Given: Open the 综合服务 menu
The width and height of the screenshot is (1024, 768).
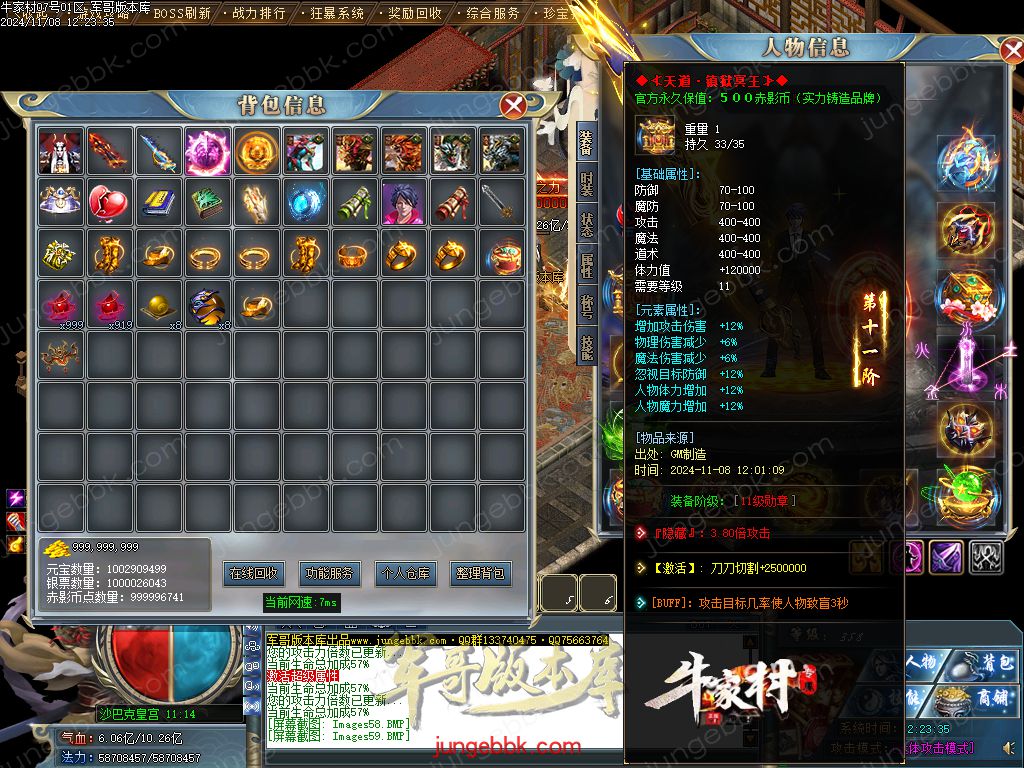Looking at the screenshot, I should [493, 13].
